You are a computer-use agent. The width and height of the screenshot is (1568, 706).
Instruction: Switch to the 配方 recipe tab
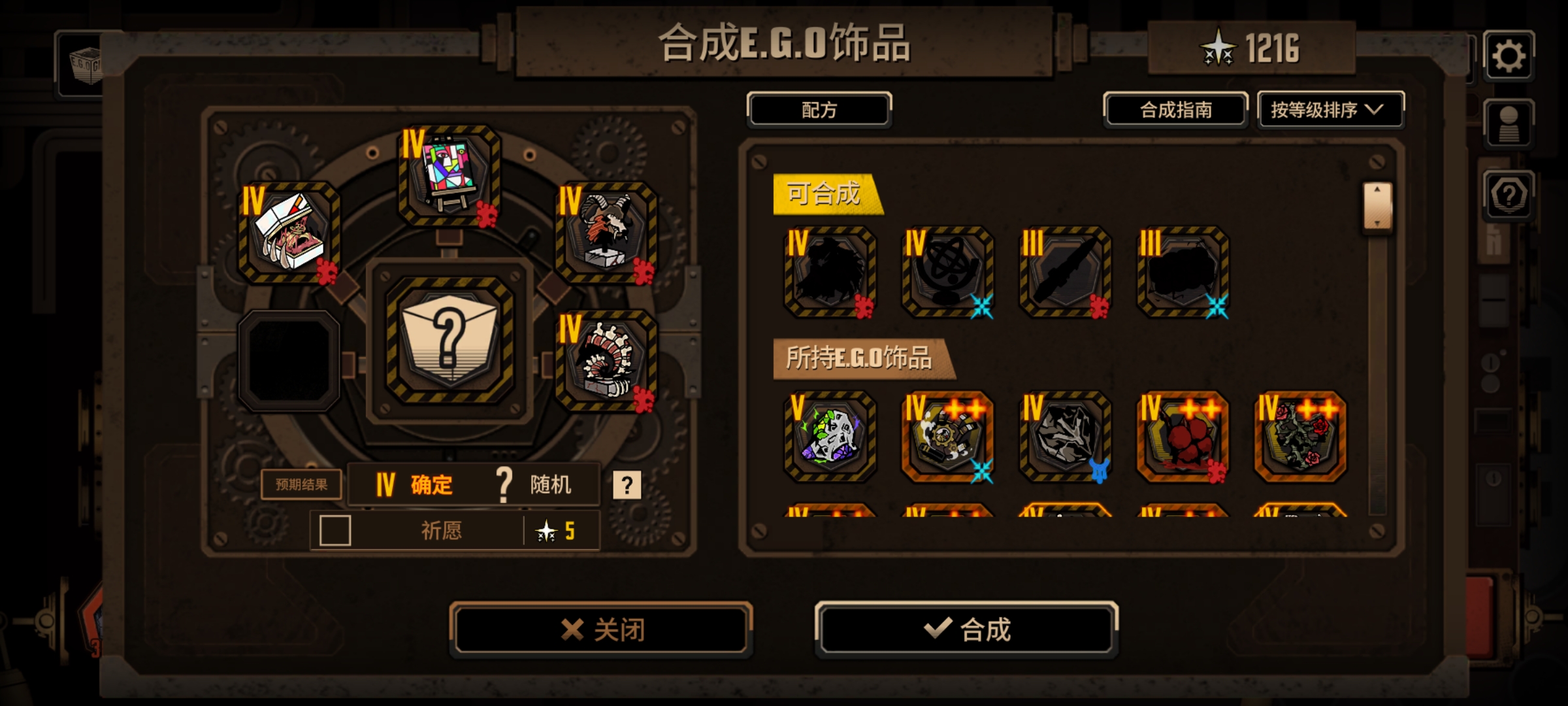click(x=819, y=109)
